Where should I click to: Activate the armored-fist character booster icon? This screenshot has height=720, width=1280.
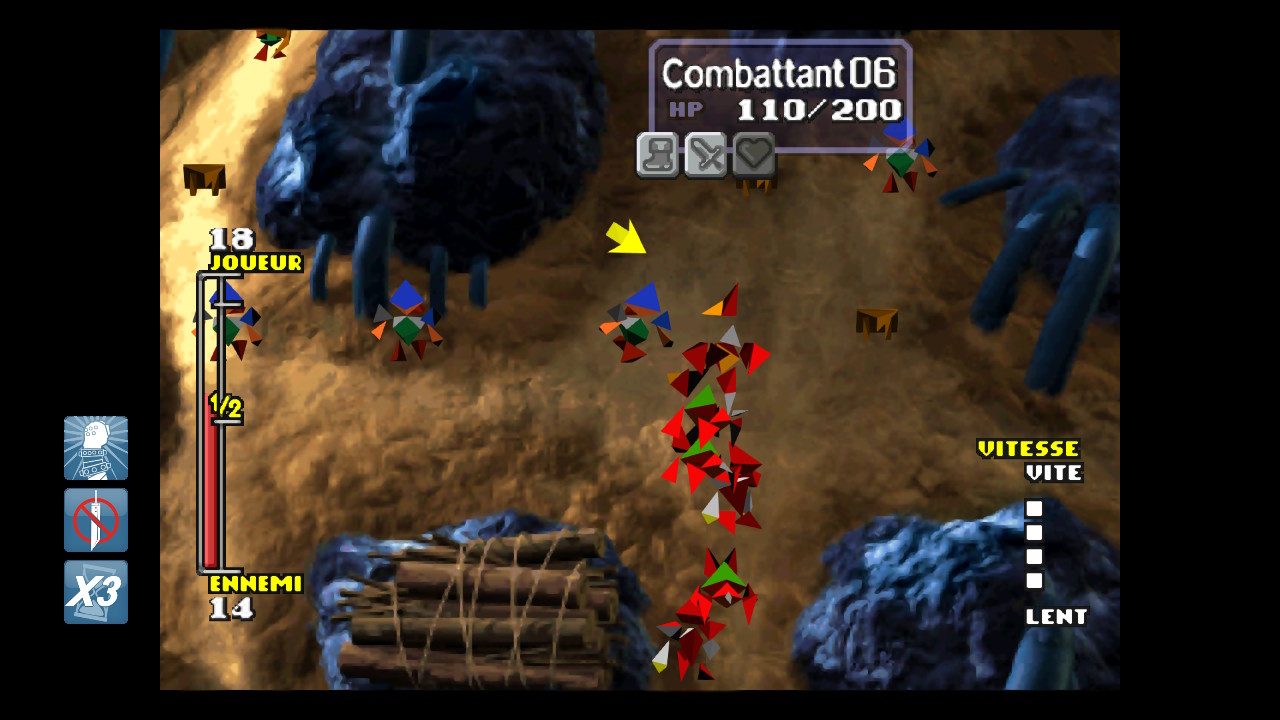click(x=96, y=448)
